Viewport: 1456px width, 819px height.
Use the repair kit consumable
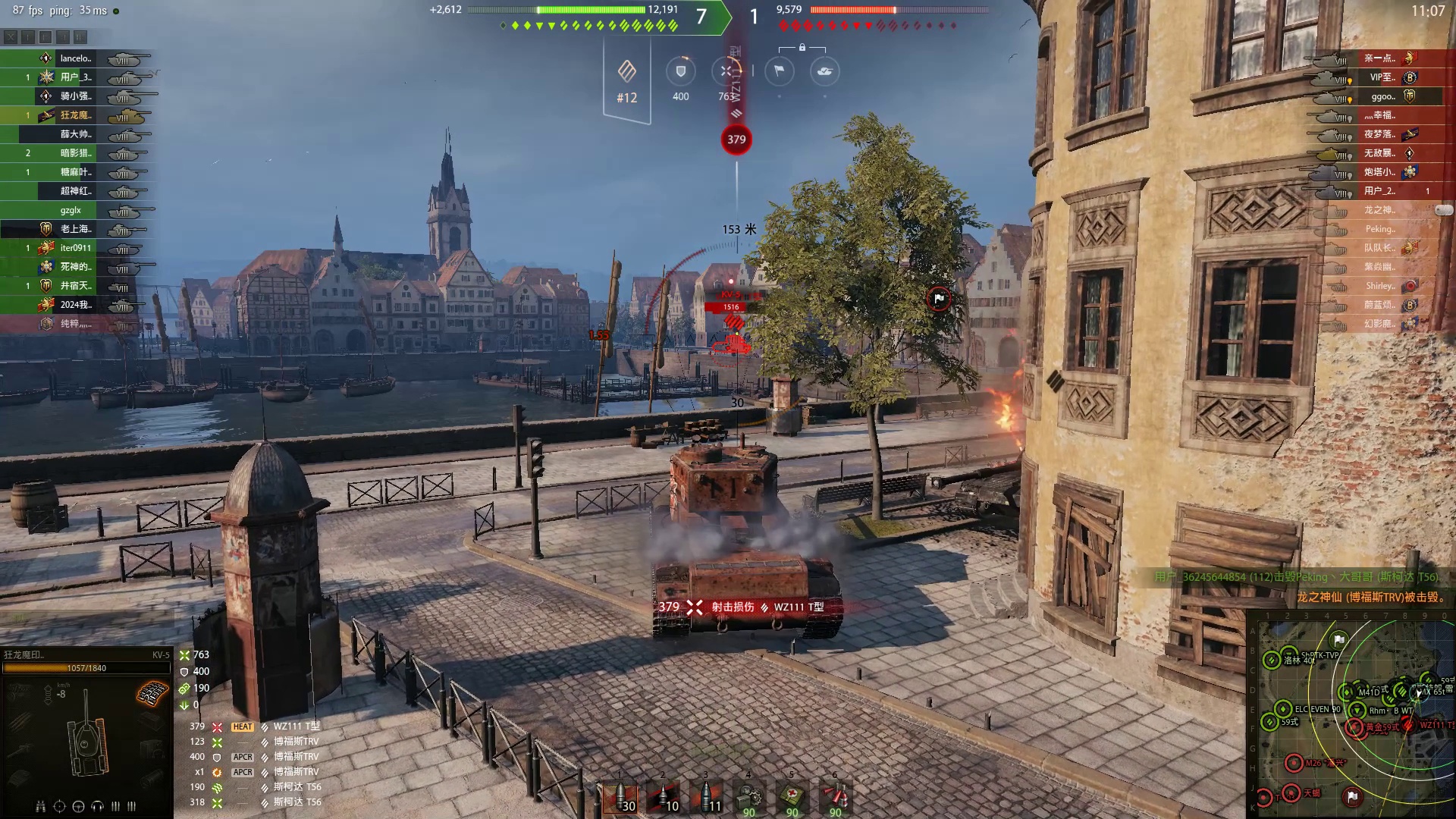(x=749, y=799)
